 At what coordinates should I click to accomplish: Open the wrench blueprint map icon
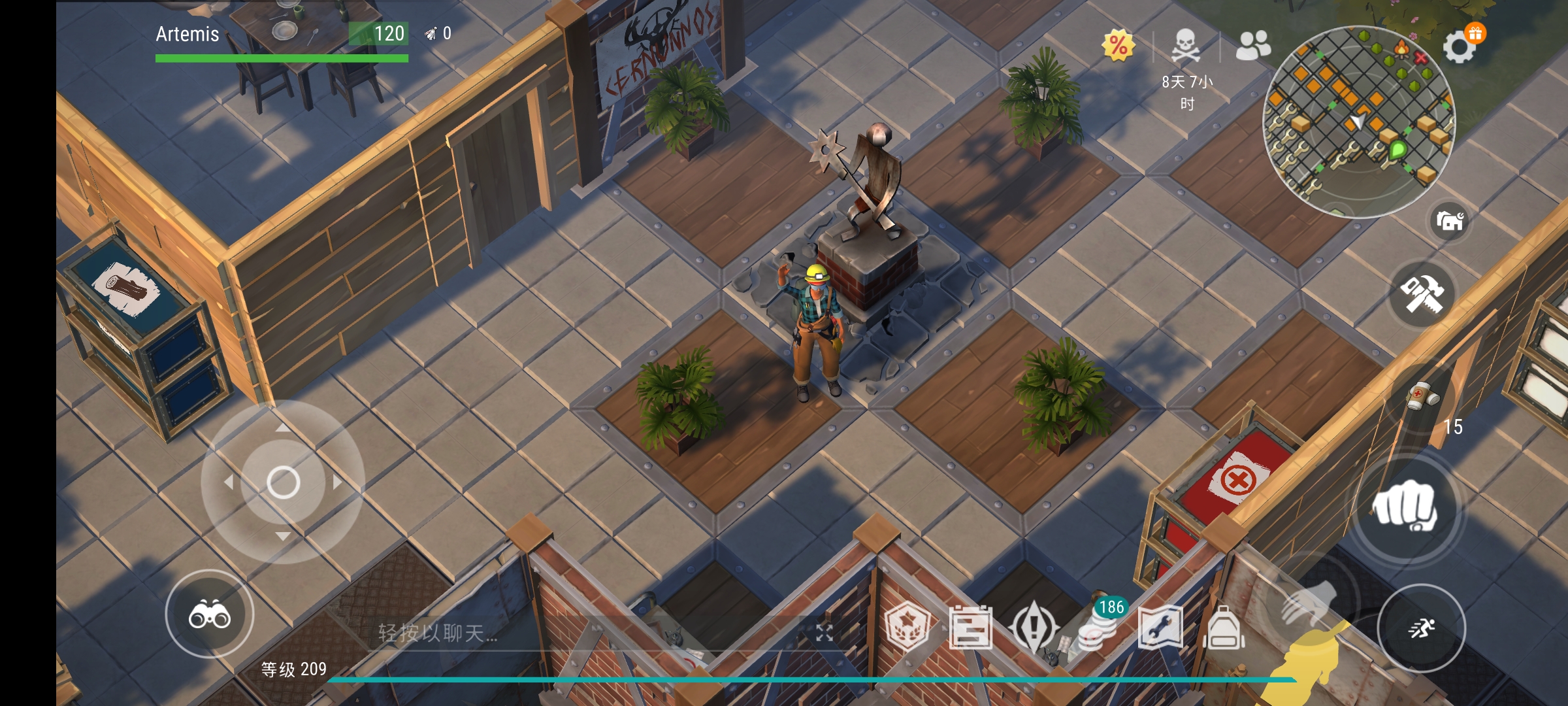pyautogui.click(x=1160, y=628)
